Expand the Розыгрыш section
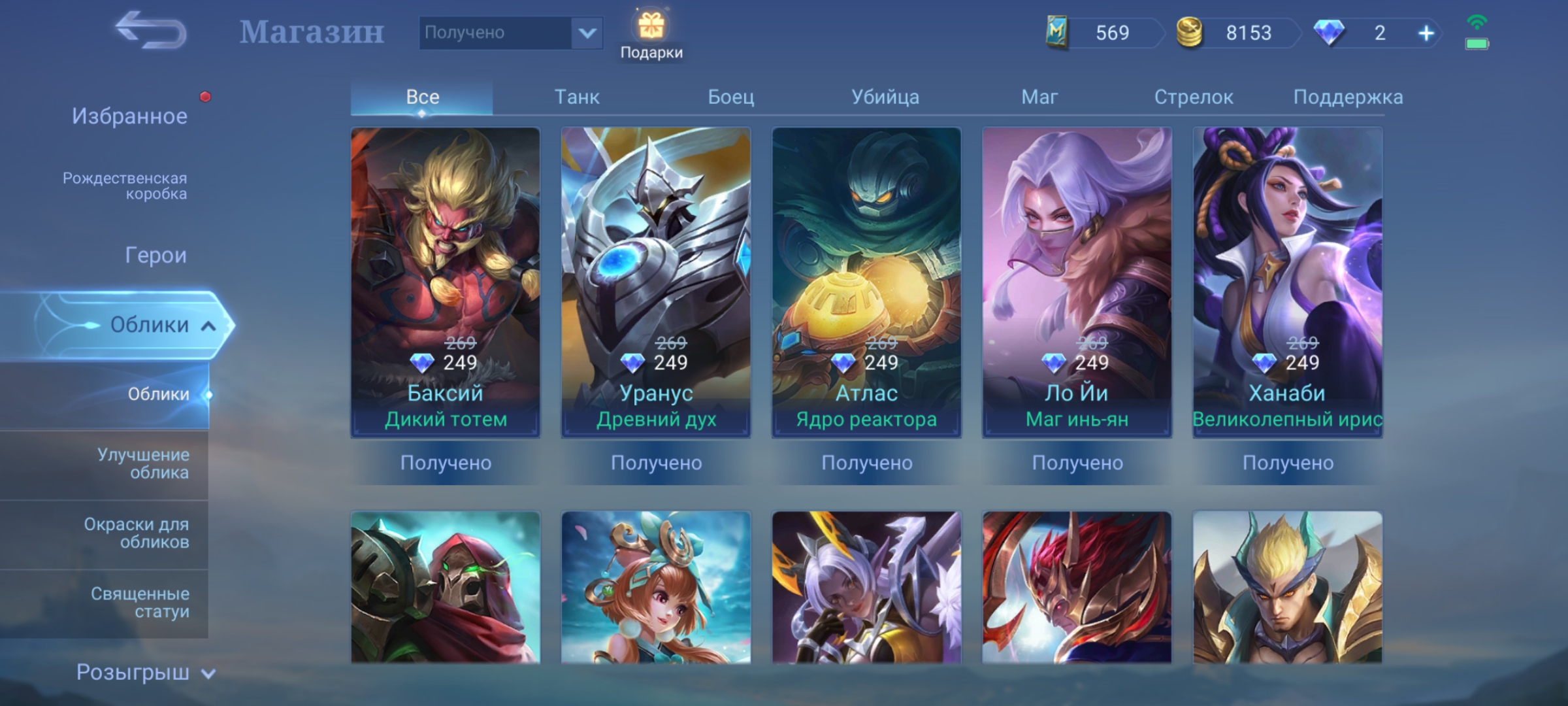 [x=145, y=672]
